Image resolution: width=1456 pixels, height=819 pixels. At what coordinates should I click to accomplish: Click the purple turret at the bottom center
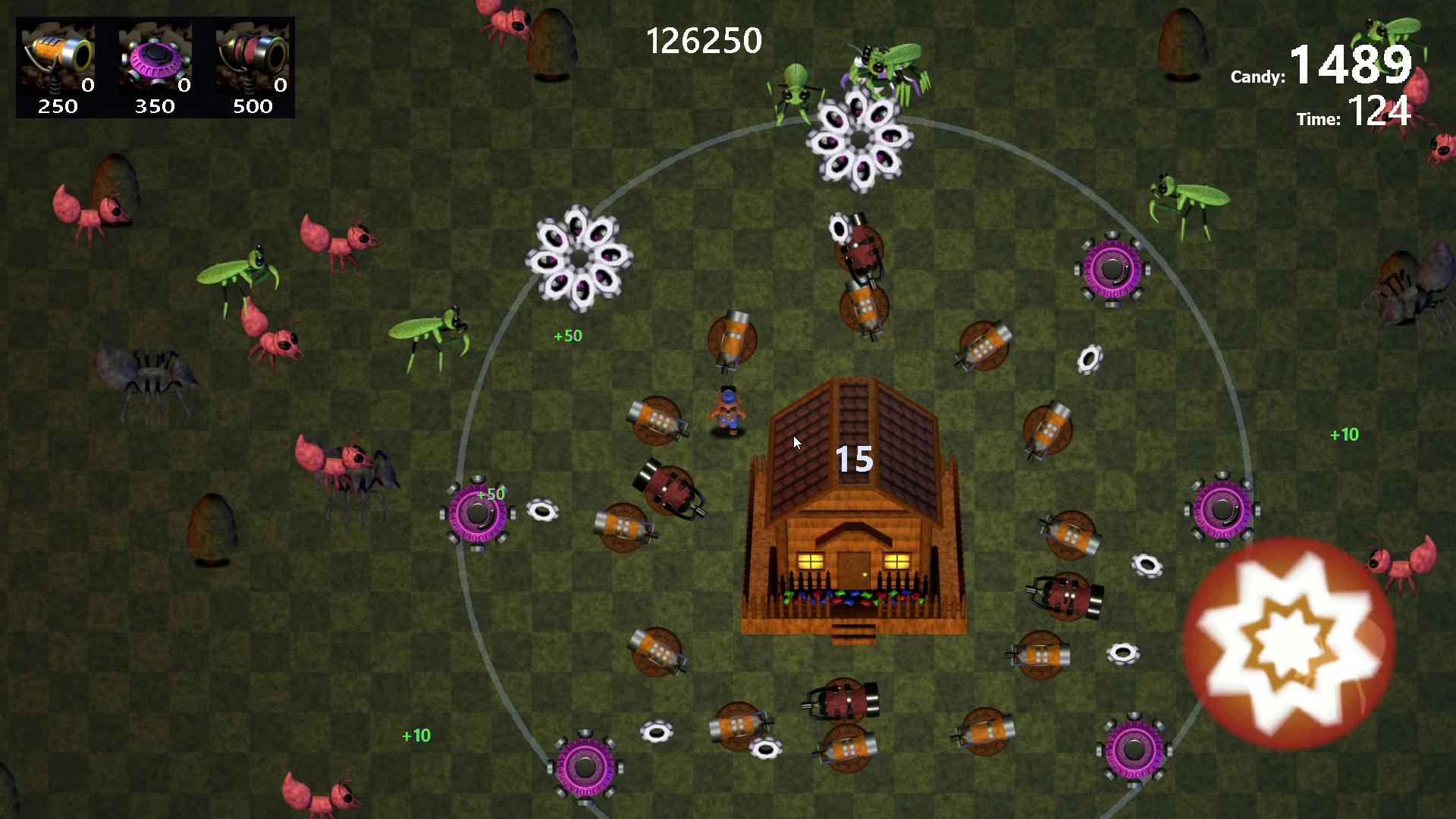tap(585, 766)
